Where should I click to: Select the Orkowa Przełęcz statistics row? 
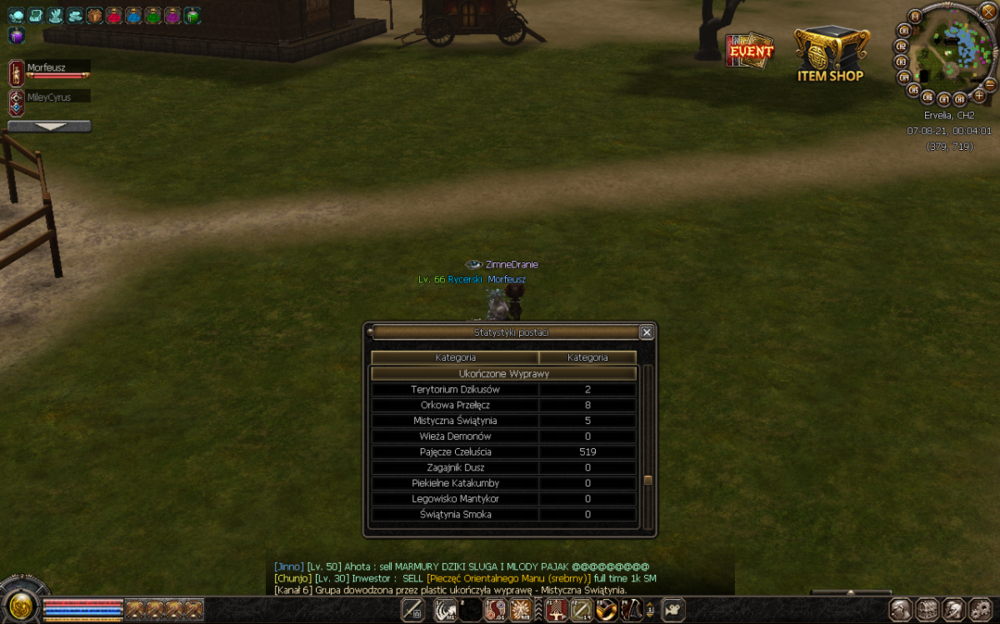(x=503, y=405)
